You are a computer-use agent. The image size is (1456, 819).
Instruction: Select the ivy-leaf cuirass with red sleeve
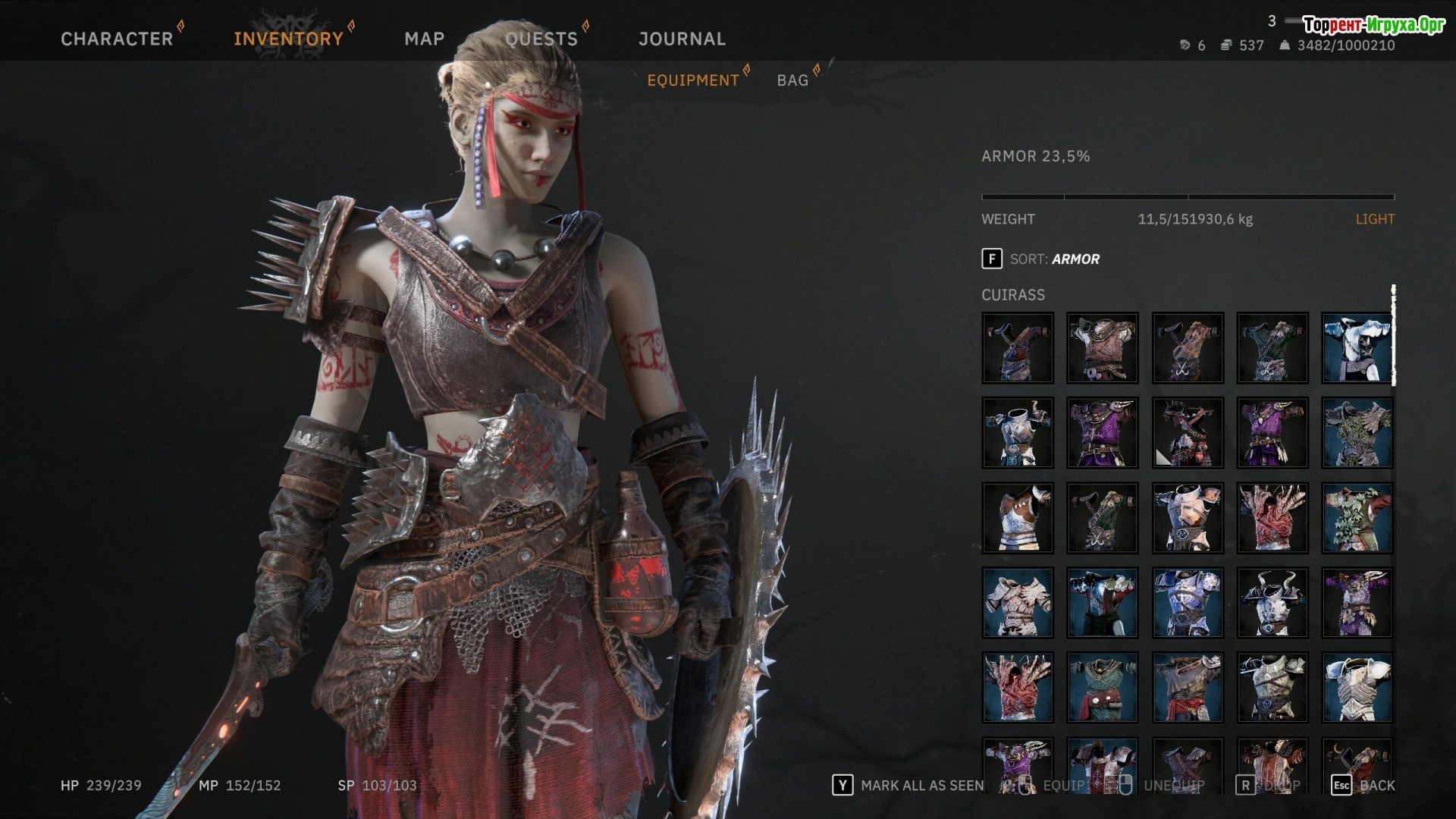(x=1357, y=518)
